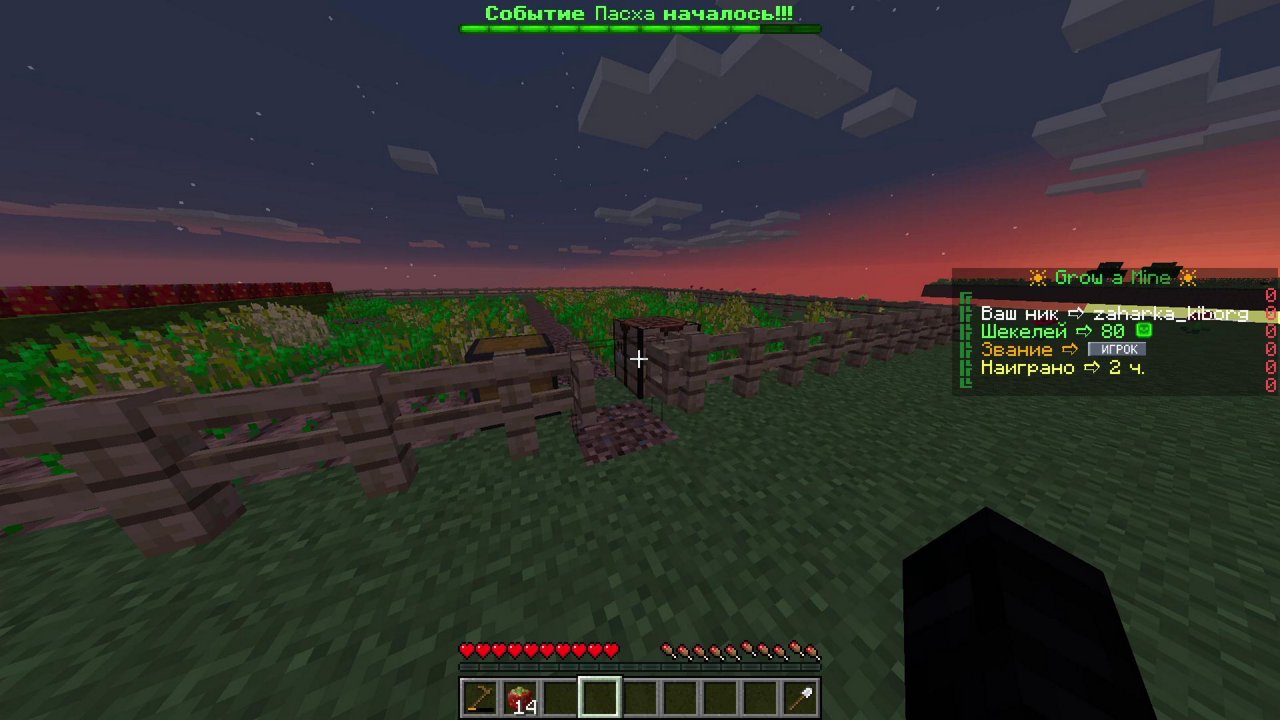Click the green Пасха event progress bar
1280x720 pixels.
click(639, 28)
